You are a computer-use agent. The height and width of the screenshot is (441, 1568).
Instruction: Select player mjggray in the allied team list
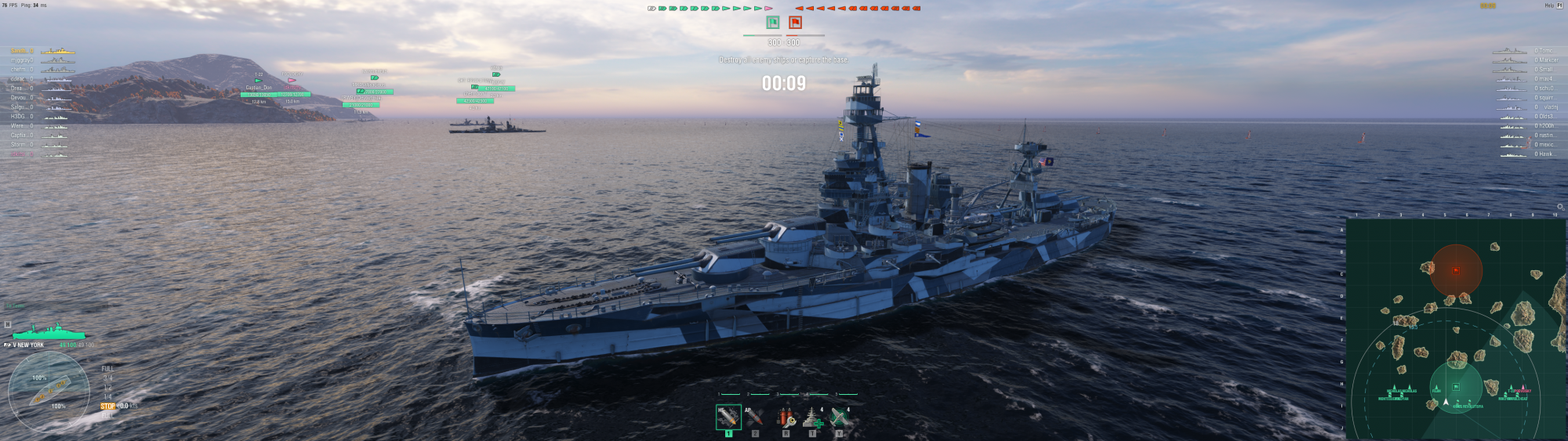22,60
